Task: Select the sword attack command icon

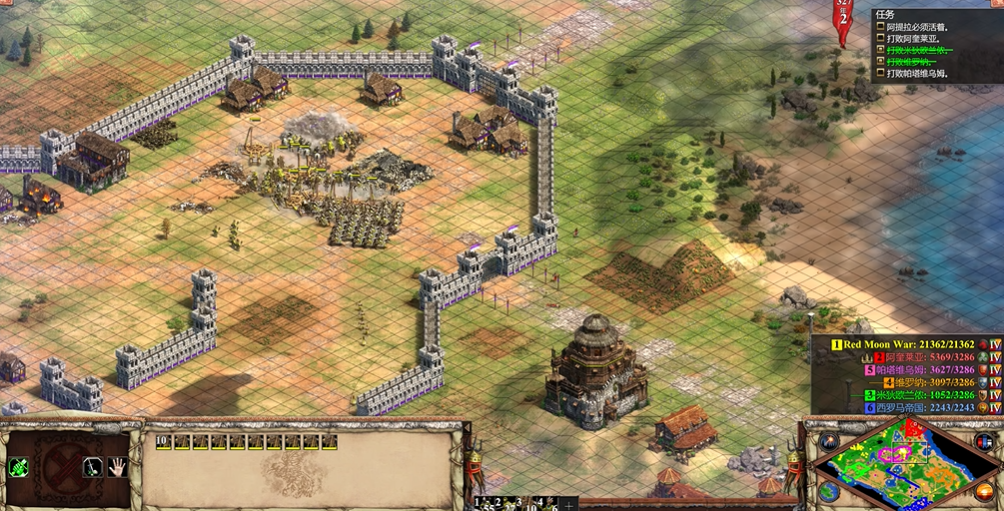Action: 91,467
